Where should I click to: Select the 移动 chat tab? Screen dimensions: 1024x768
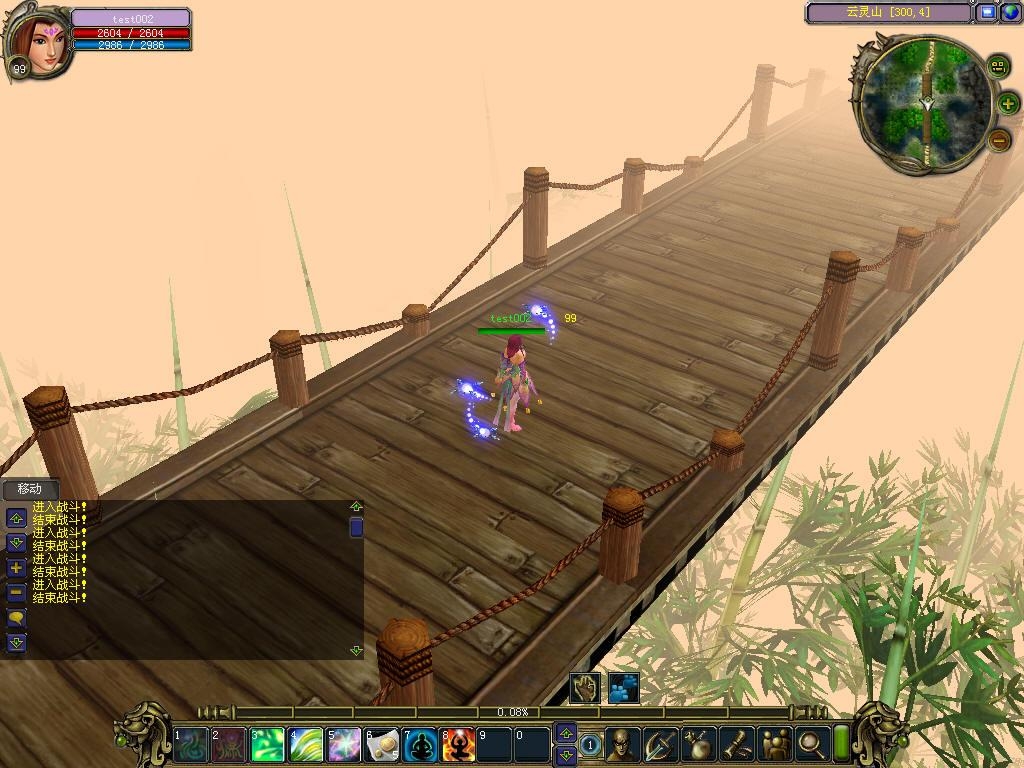[x=30, y=489]
